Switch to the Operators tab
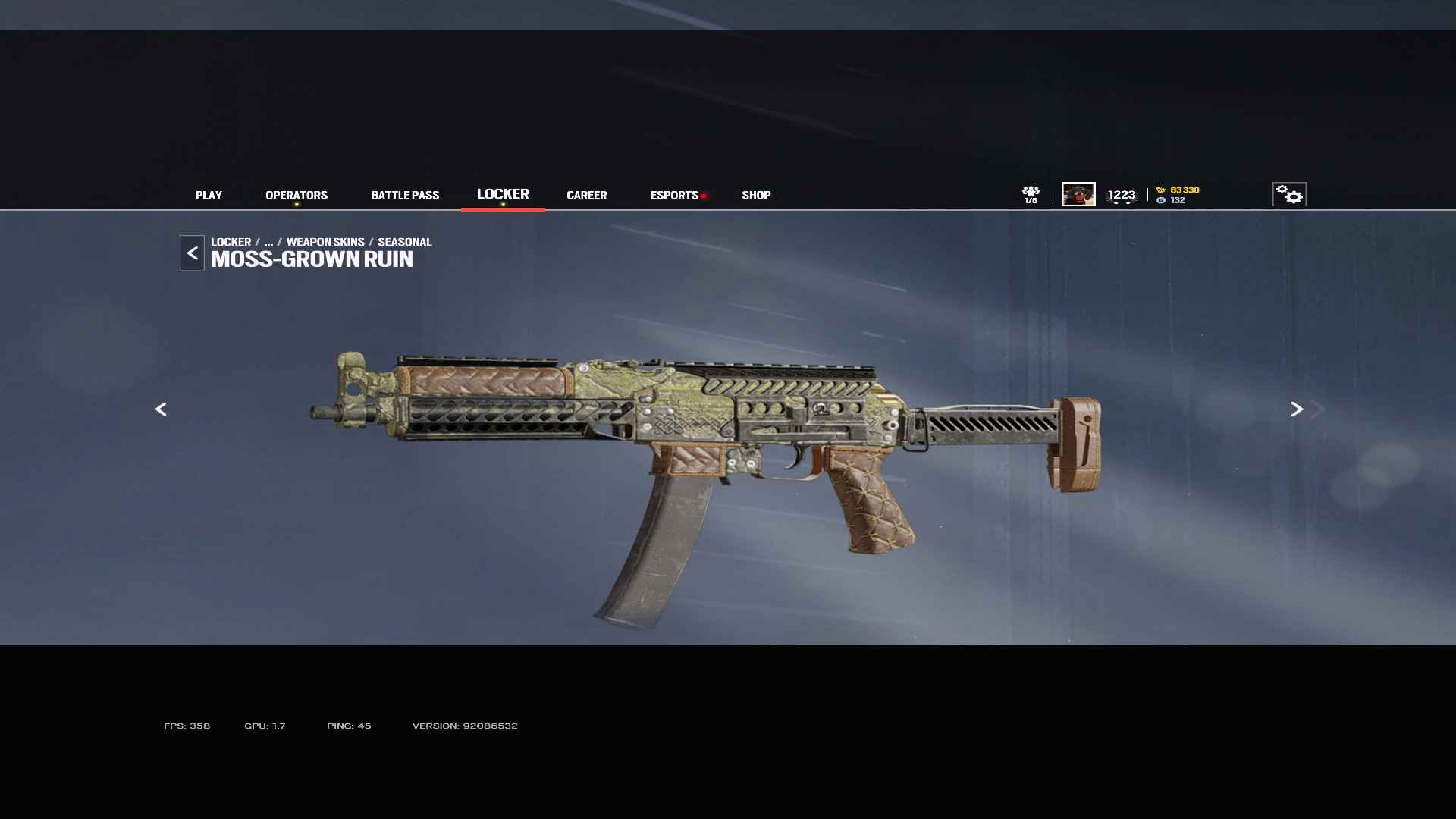Viewport: 1456px width, 819px height. [x=297, y=195]
